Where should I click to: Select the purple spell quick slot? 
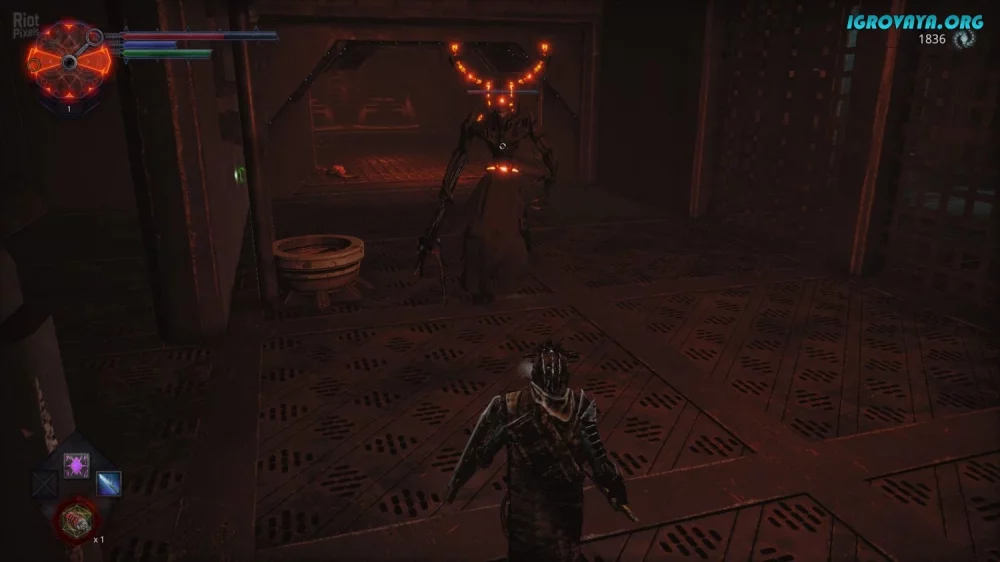click(76, 463)
